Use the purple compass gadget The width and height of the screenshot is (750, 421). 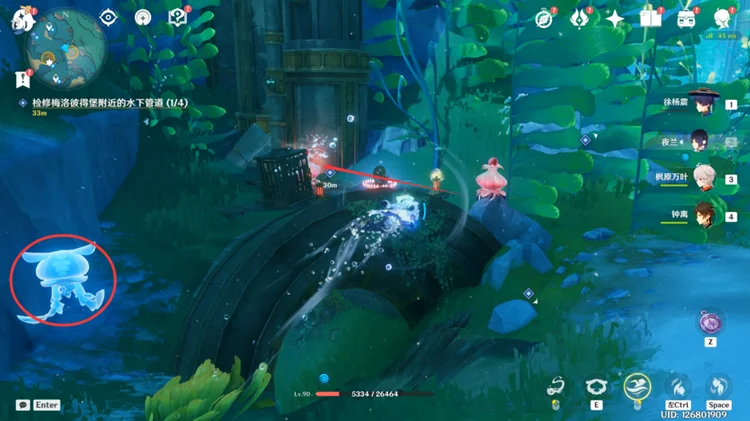point(711,322)
